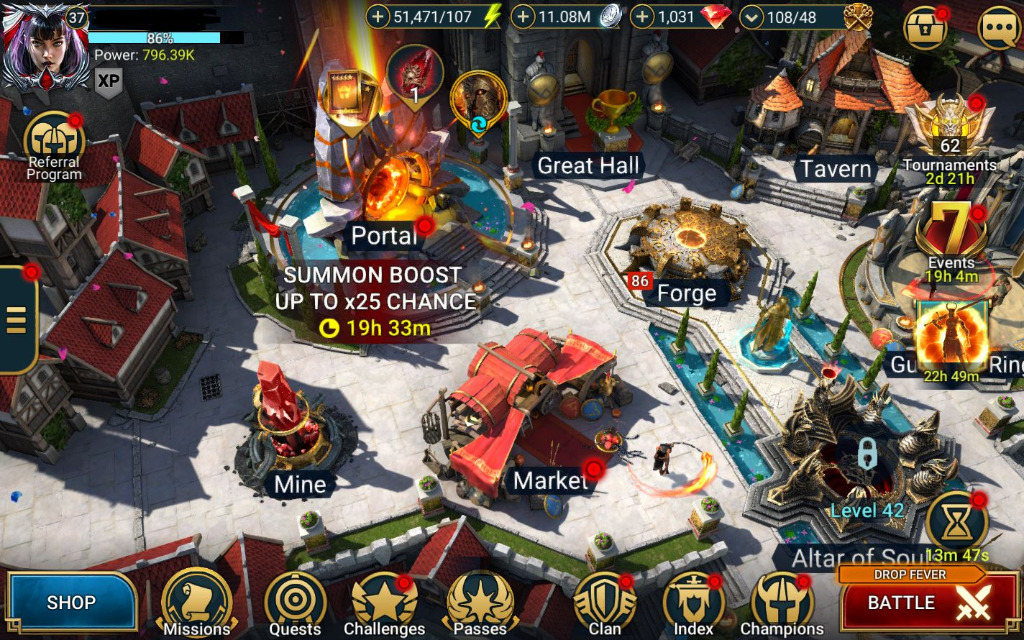
Task: Expand the left side panel tab
Action: [17, 319]
